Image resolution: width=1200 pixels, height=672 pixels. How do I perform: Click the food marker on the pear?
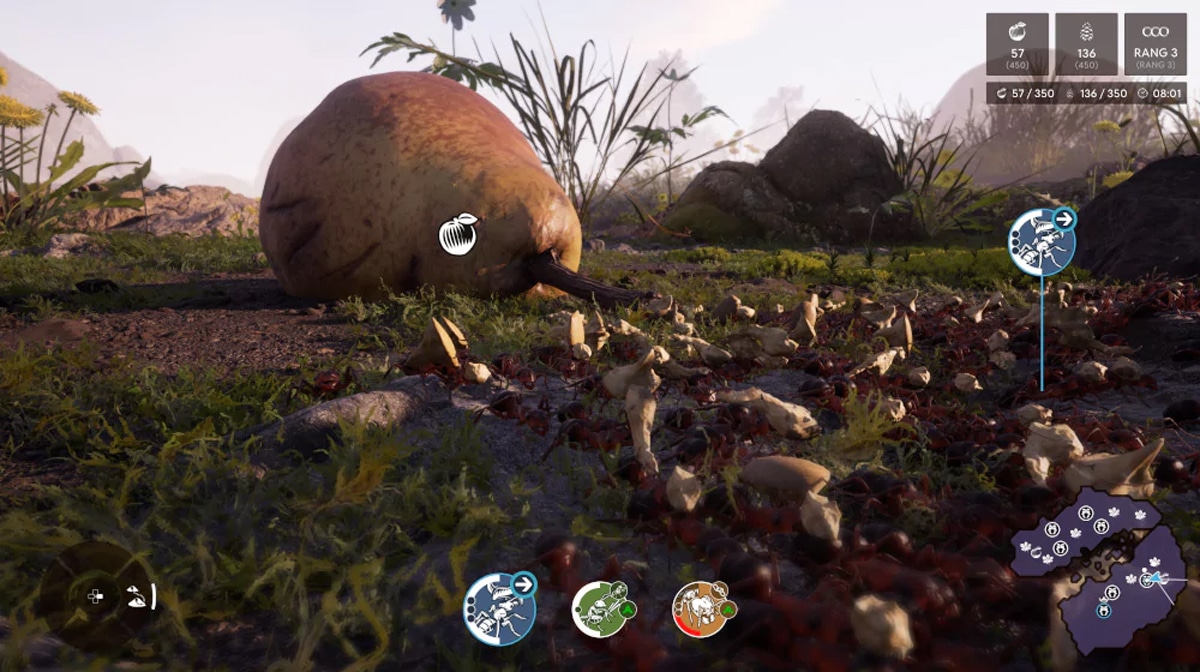pyautogui.click(x=458, y=234)
